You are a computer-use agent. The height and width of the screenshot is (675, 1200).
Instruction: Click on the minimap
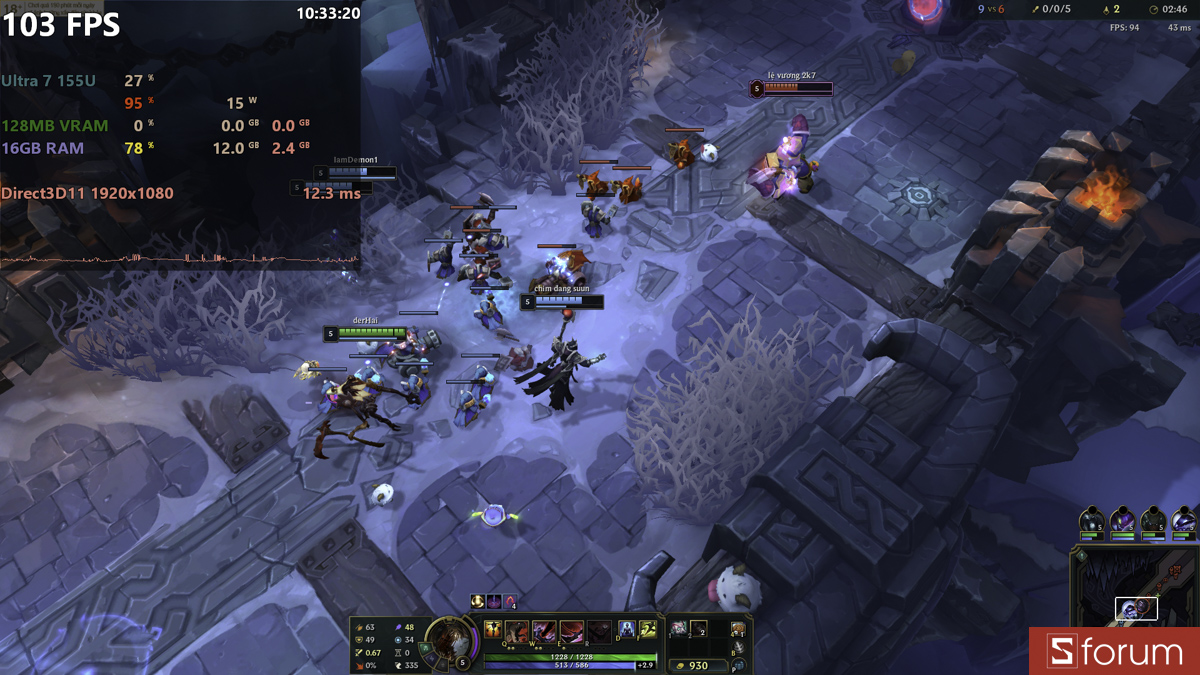click(1136, 590)
